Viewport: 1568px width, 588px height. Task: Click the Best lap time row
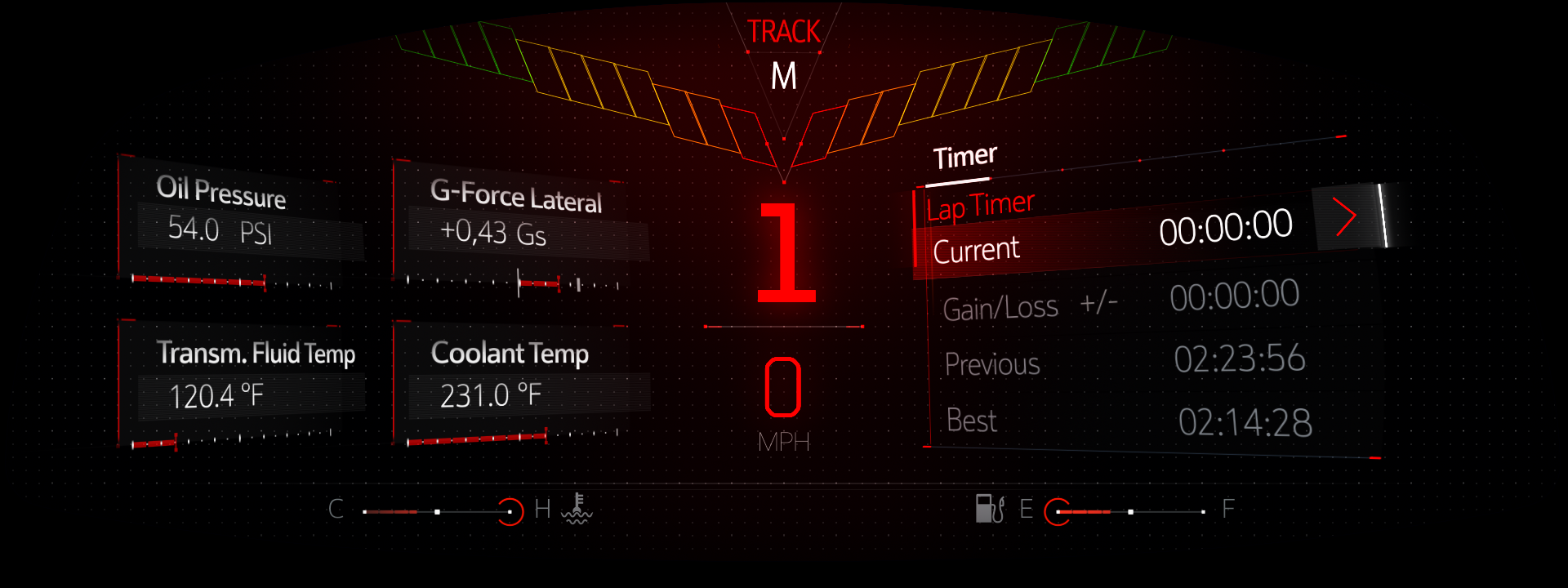click(1127, 421)
